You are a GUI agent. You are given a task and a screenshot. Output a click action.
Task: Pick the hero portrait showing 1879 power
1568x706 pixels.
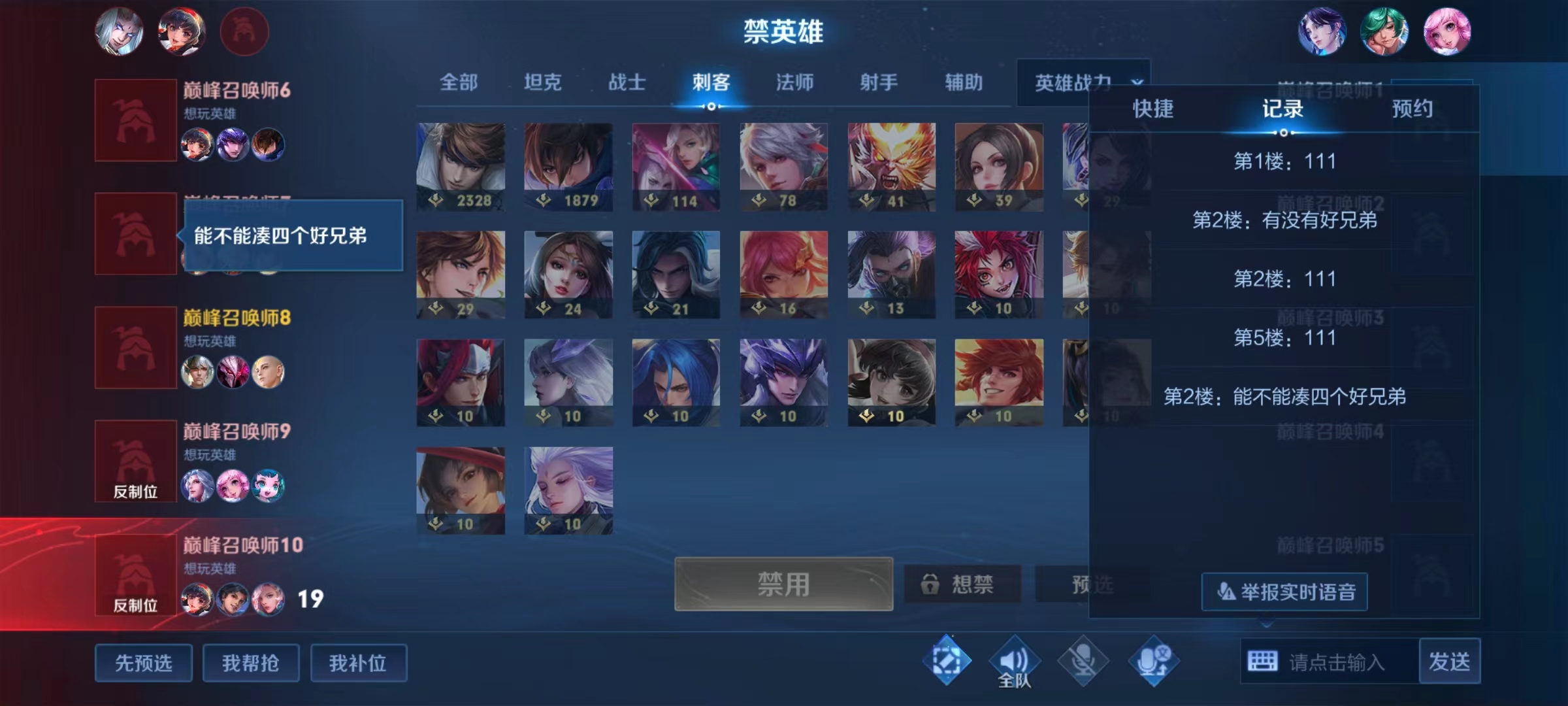tap(568, 166)
